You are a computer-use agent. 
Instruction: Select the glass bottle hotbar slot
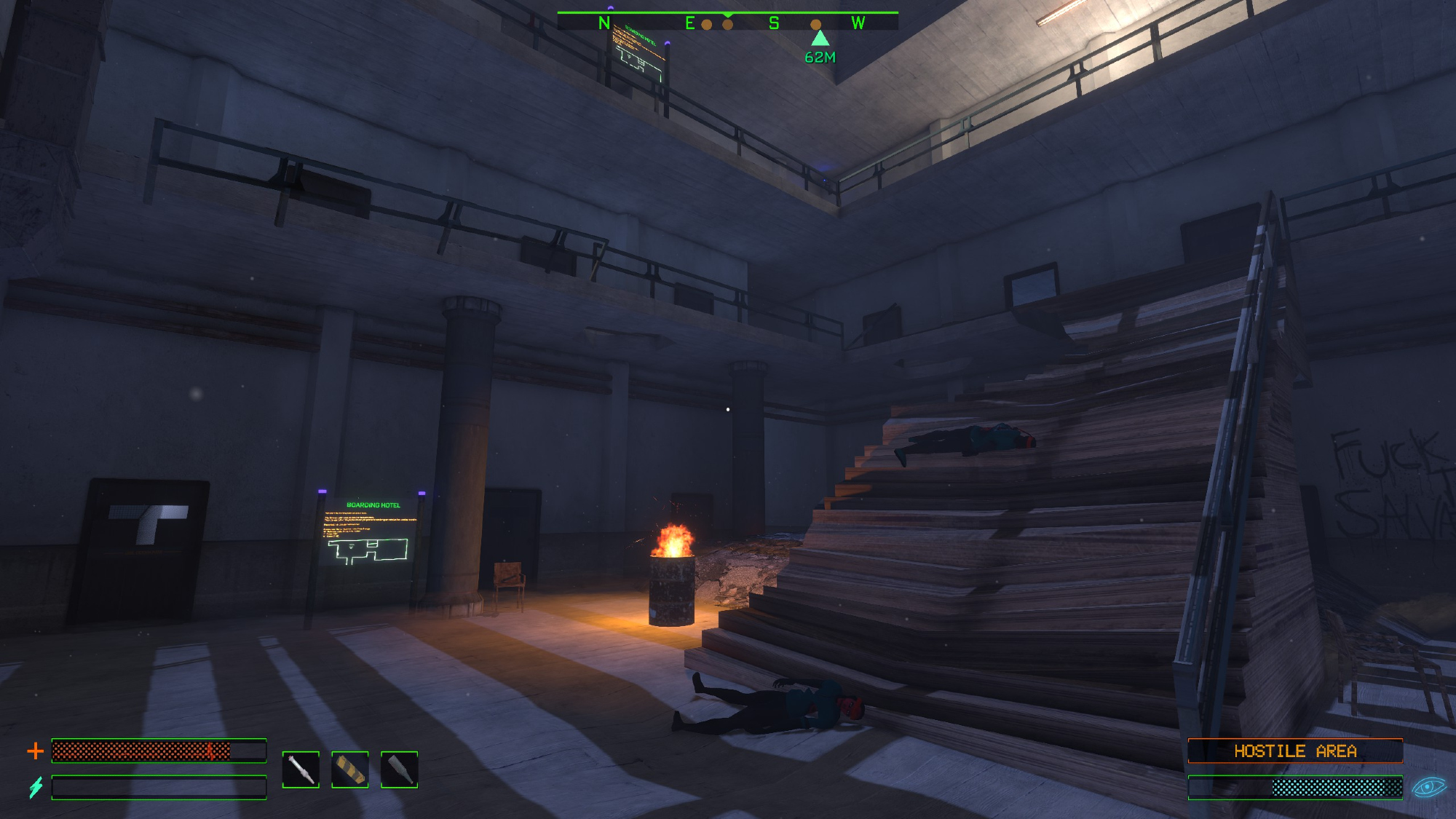400,769
